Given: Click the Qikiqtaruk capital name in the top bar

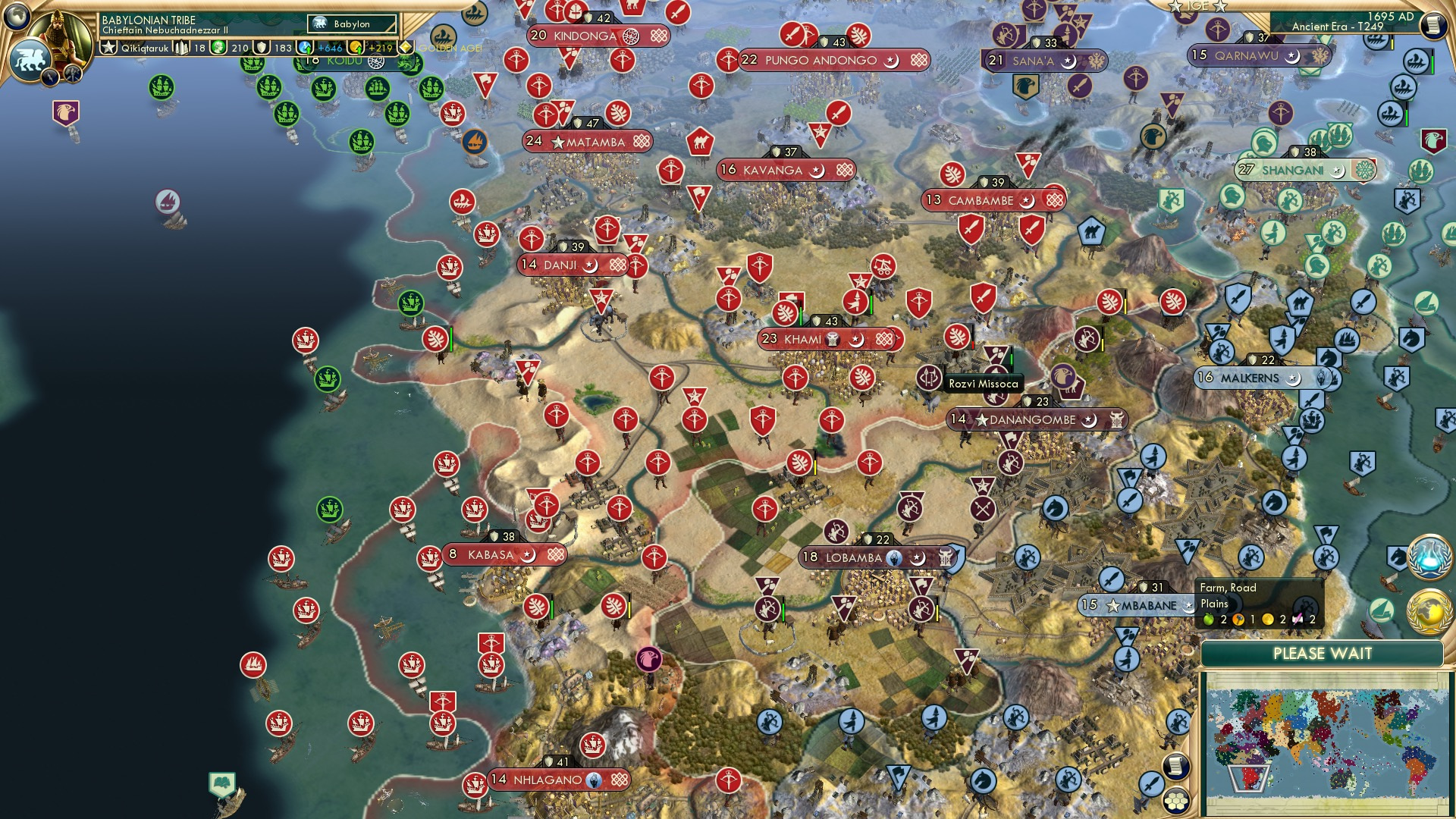Looking at the screenshot, I should [x=144, y=49].
